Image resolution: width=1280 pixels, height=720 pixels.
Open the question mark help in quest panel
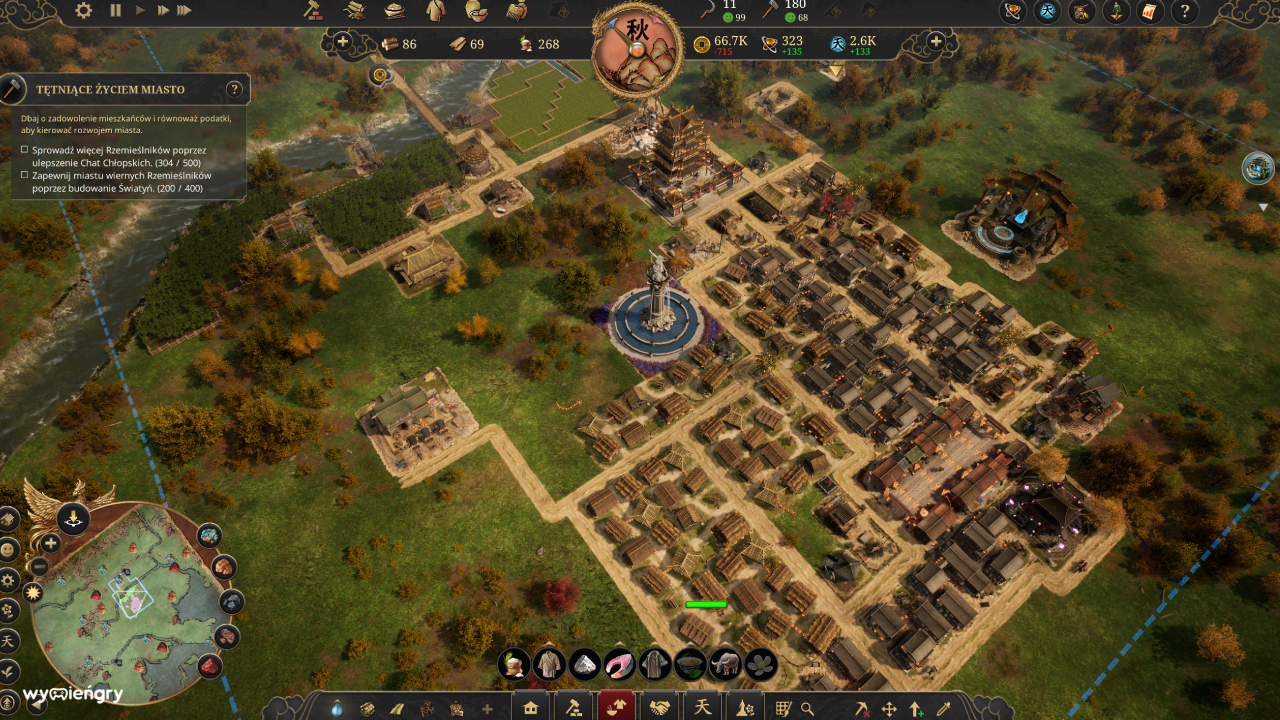click(x=234, y=88)
